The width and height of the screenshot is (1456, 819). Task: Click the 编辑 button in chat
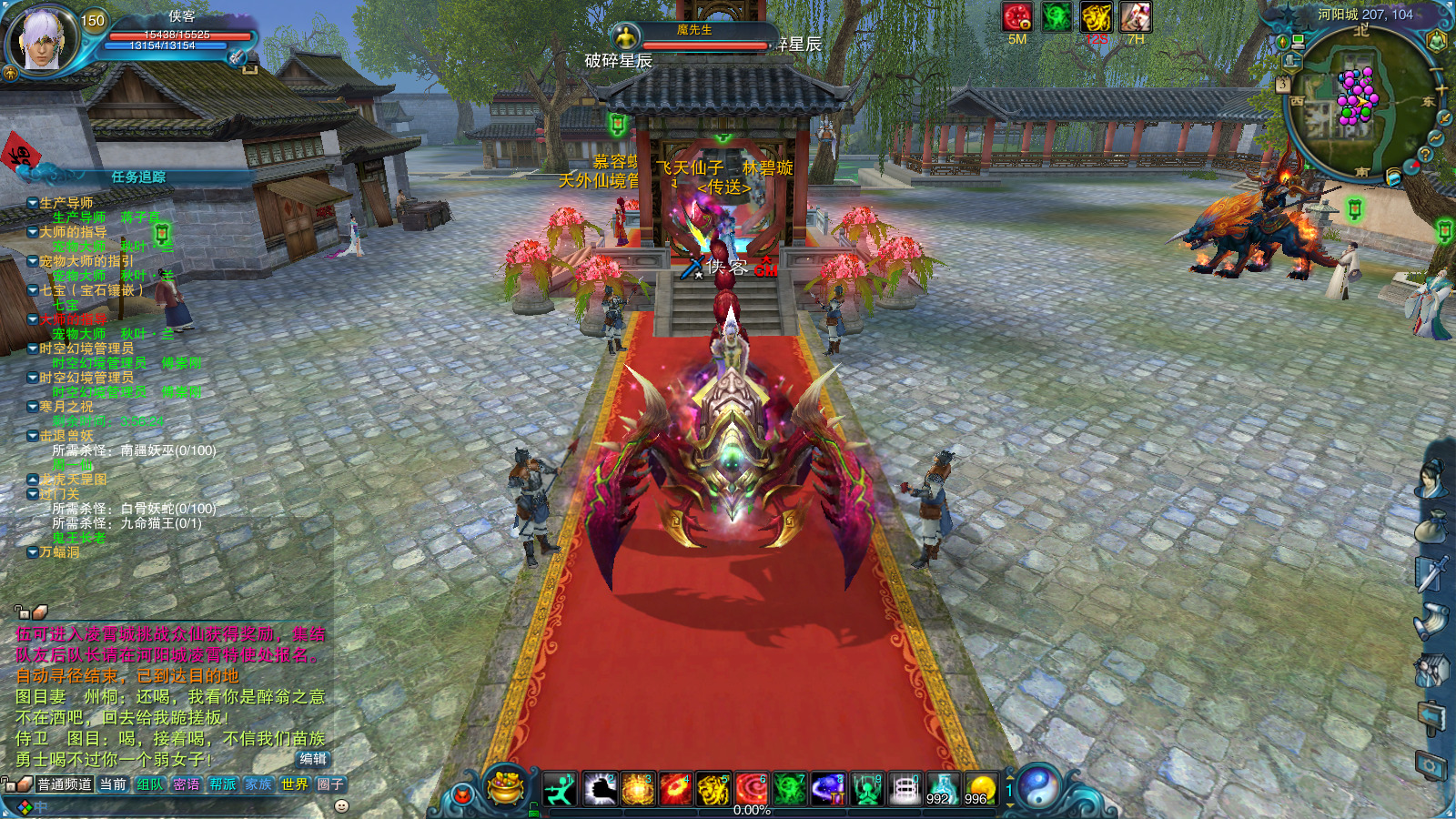tap(313, 759)
